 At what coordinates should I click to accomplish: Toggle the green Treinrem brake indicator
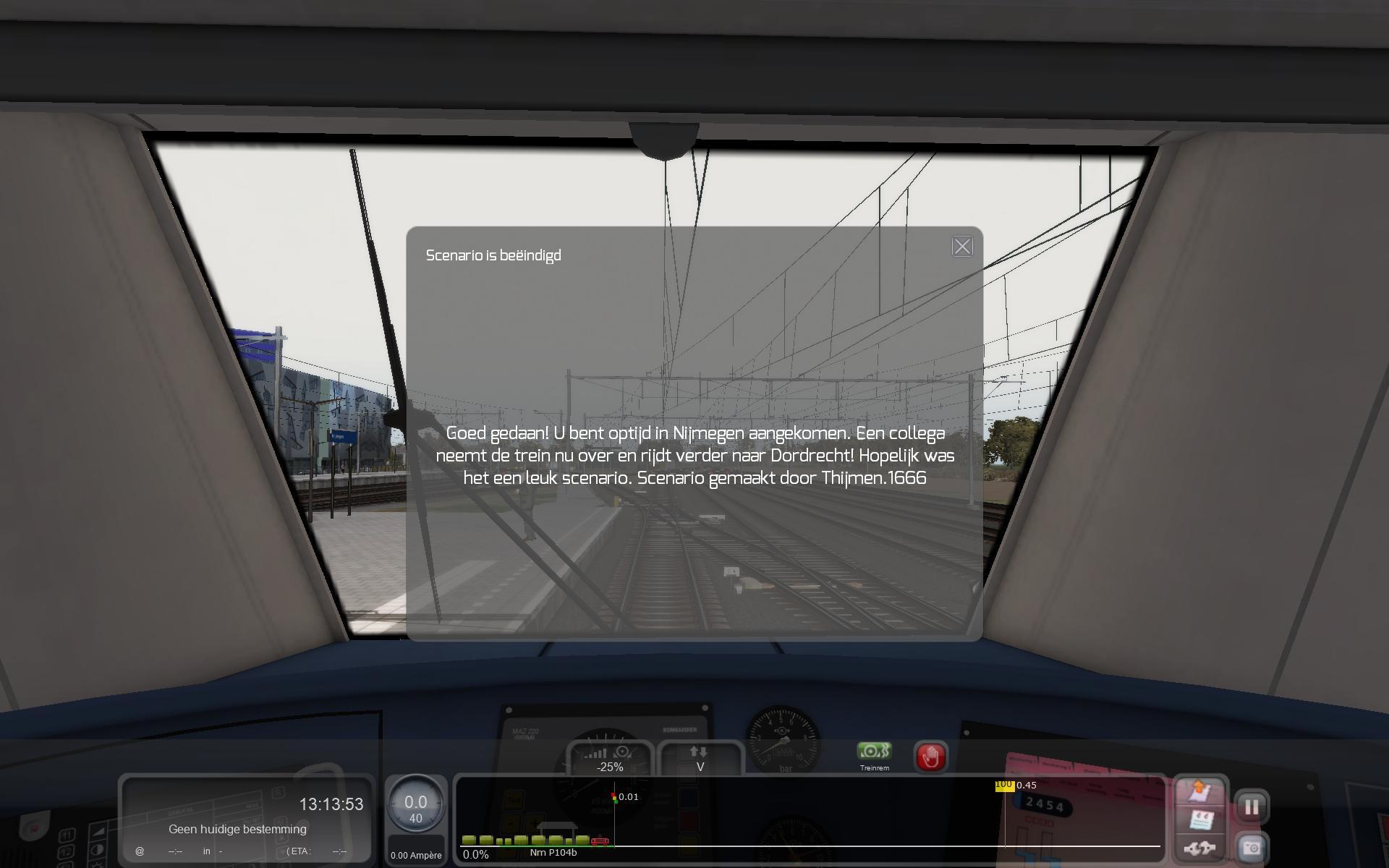(x=874, y=752)
